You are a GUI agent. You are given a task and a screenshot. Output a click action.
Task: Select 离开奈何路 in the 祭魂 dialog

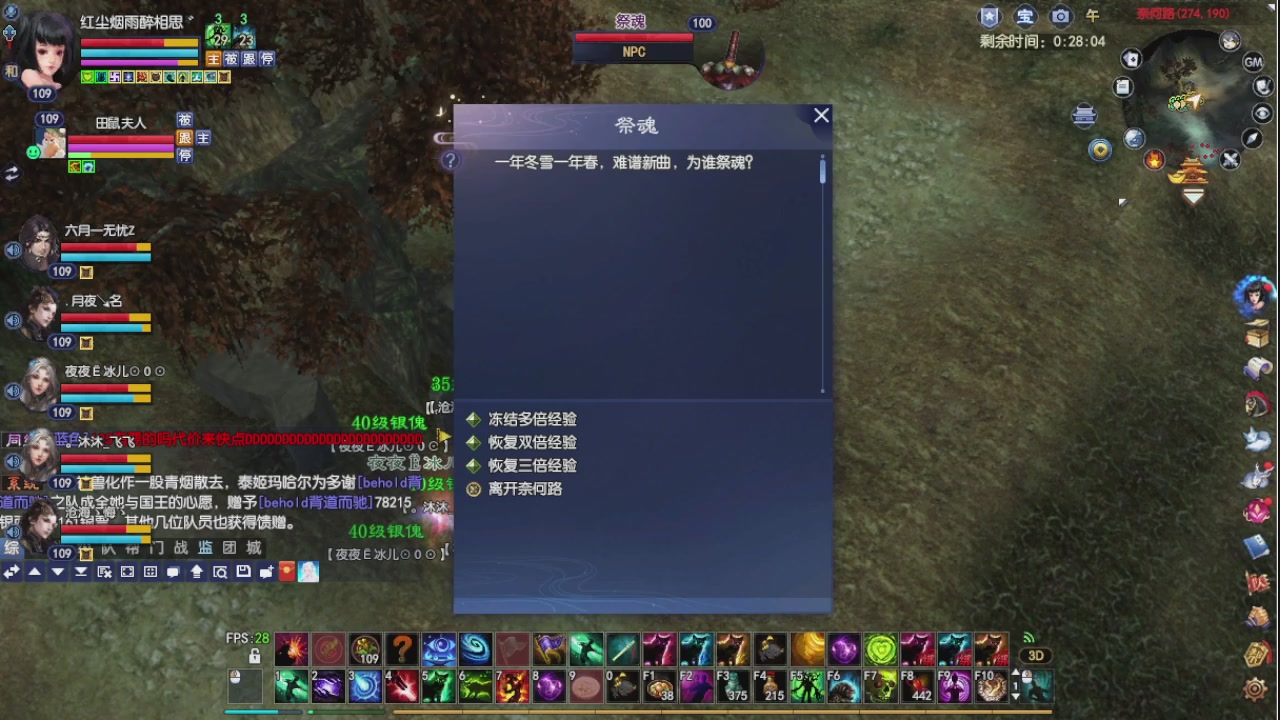click(x=527, y=490)
